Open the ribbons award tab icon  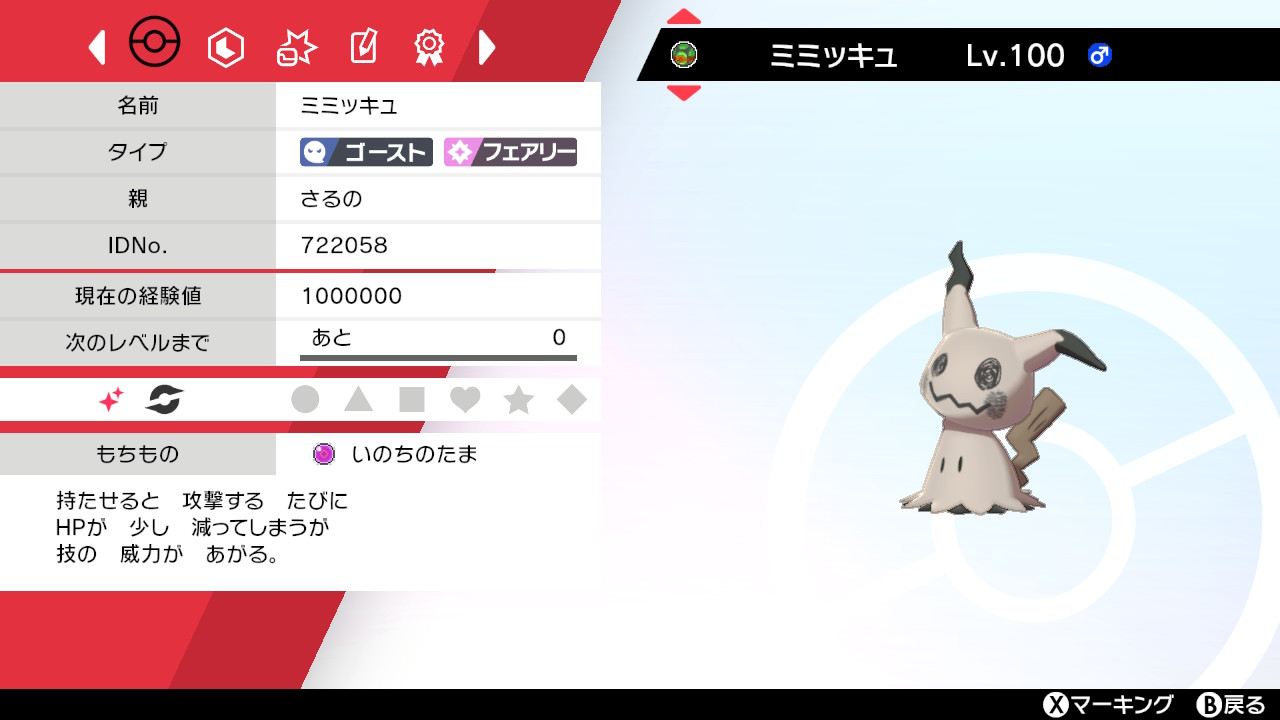(428, 46)
